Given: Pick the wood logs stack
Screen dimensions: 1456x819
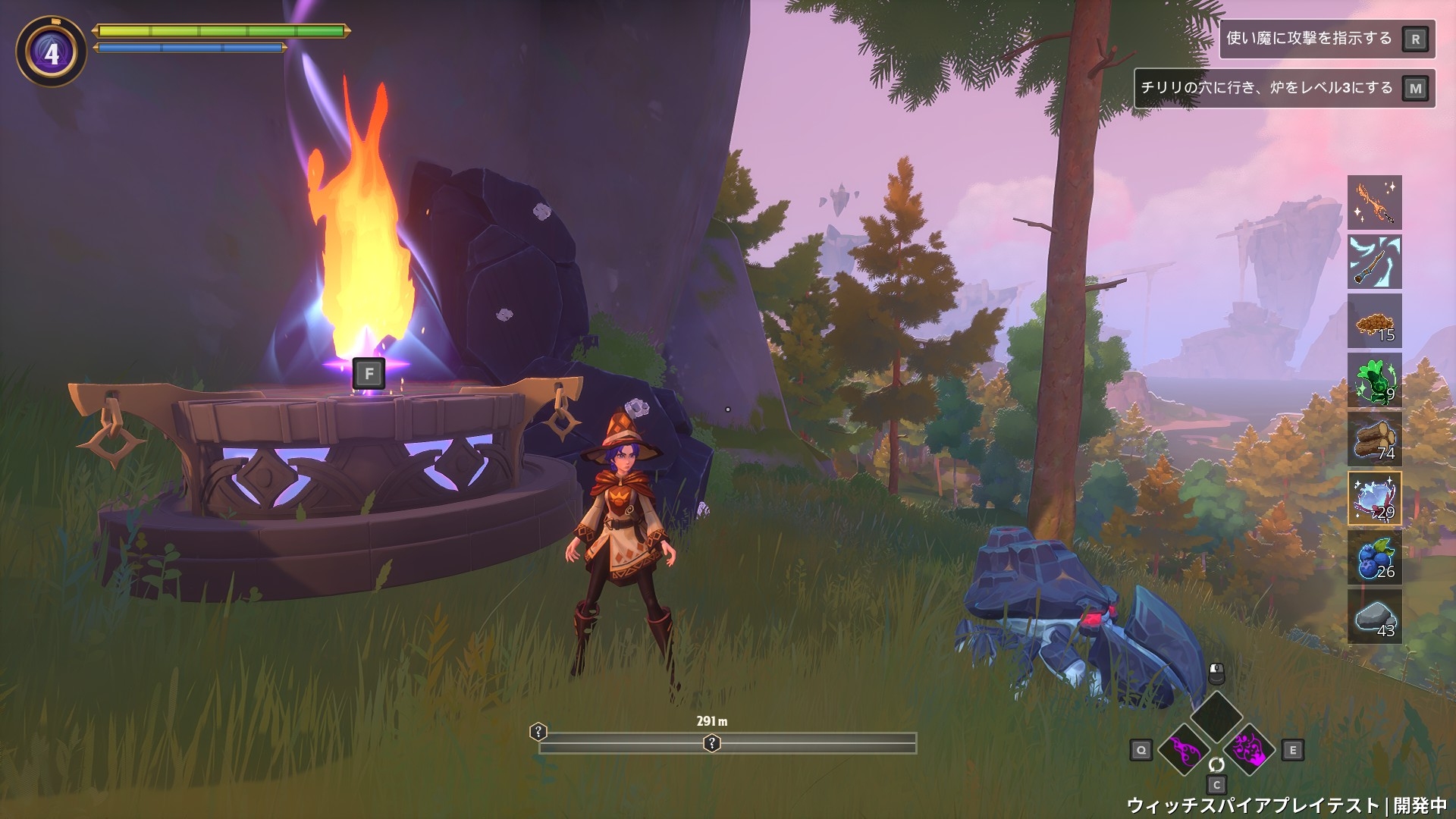Looking at the screenshot, I should tap(1374, 439).
